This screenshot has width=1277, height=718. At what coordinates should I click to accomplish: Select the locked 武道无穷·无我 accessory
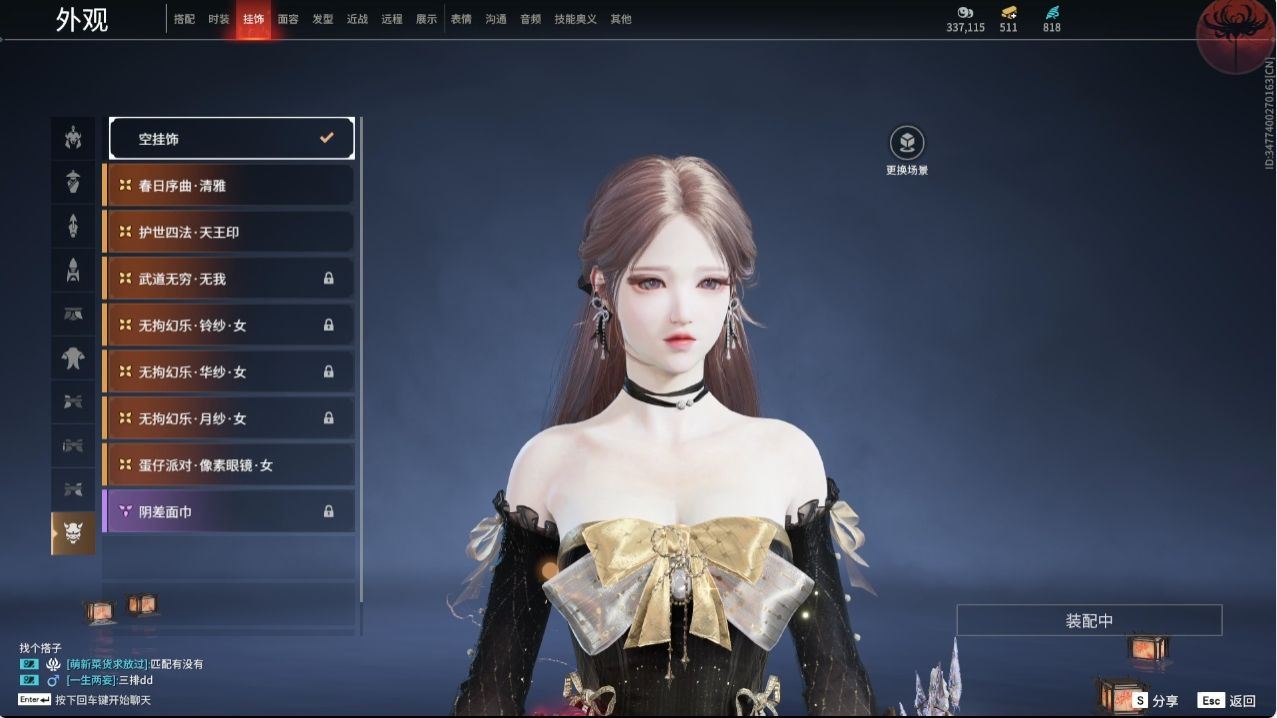point(229,278)
